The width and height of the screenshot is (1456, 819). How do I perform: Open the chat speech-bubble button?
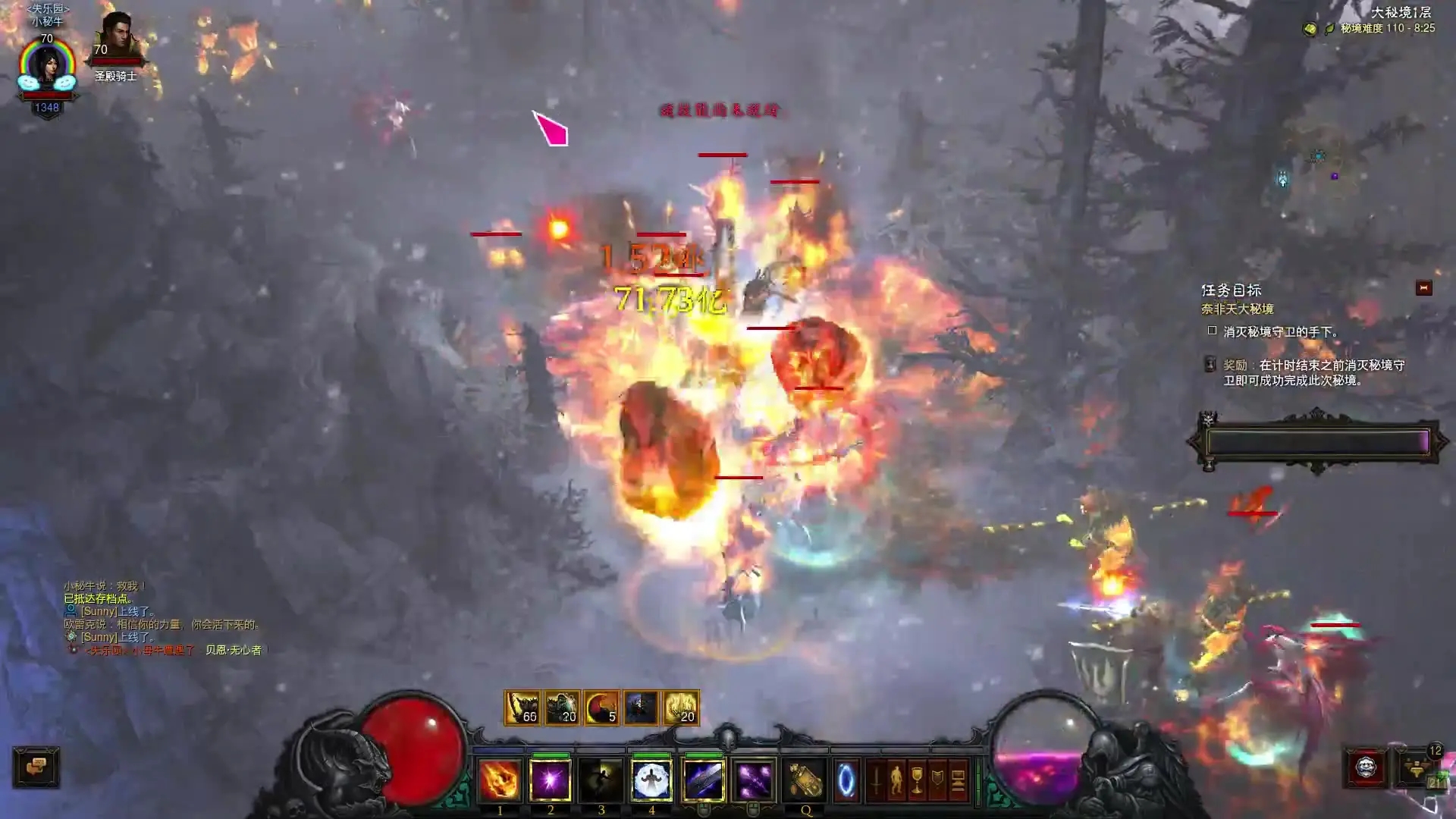pyautogui.click(x=36, y=767)
